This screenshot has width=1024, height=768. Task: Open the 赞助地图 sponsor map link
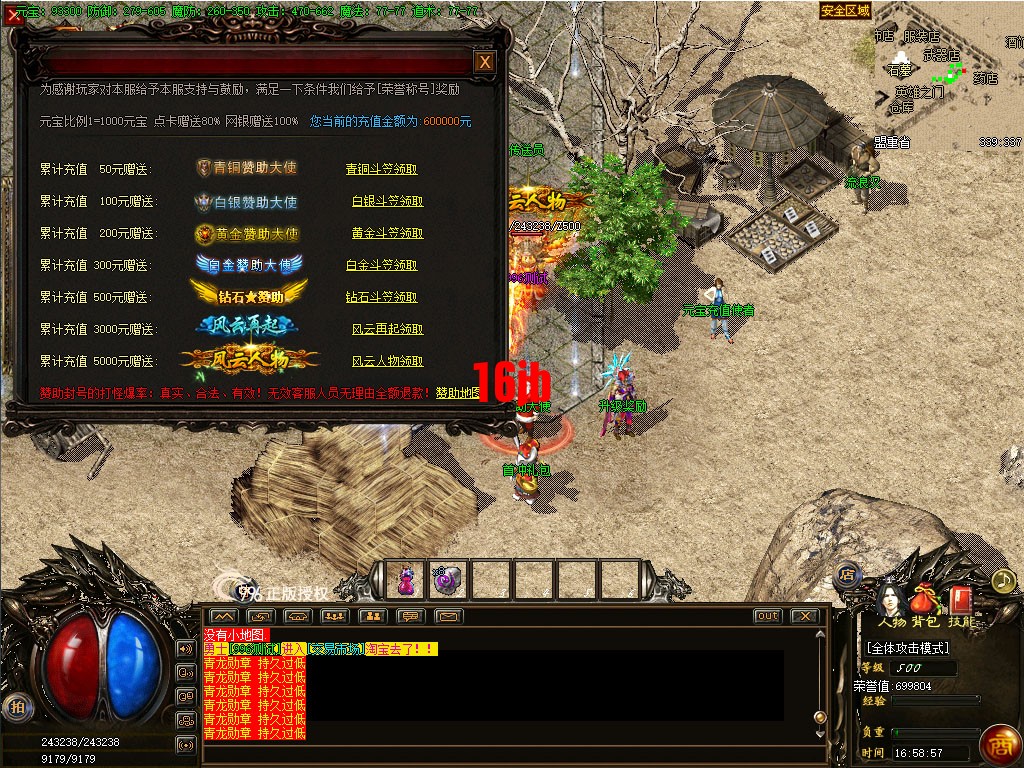(457, 394)
